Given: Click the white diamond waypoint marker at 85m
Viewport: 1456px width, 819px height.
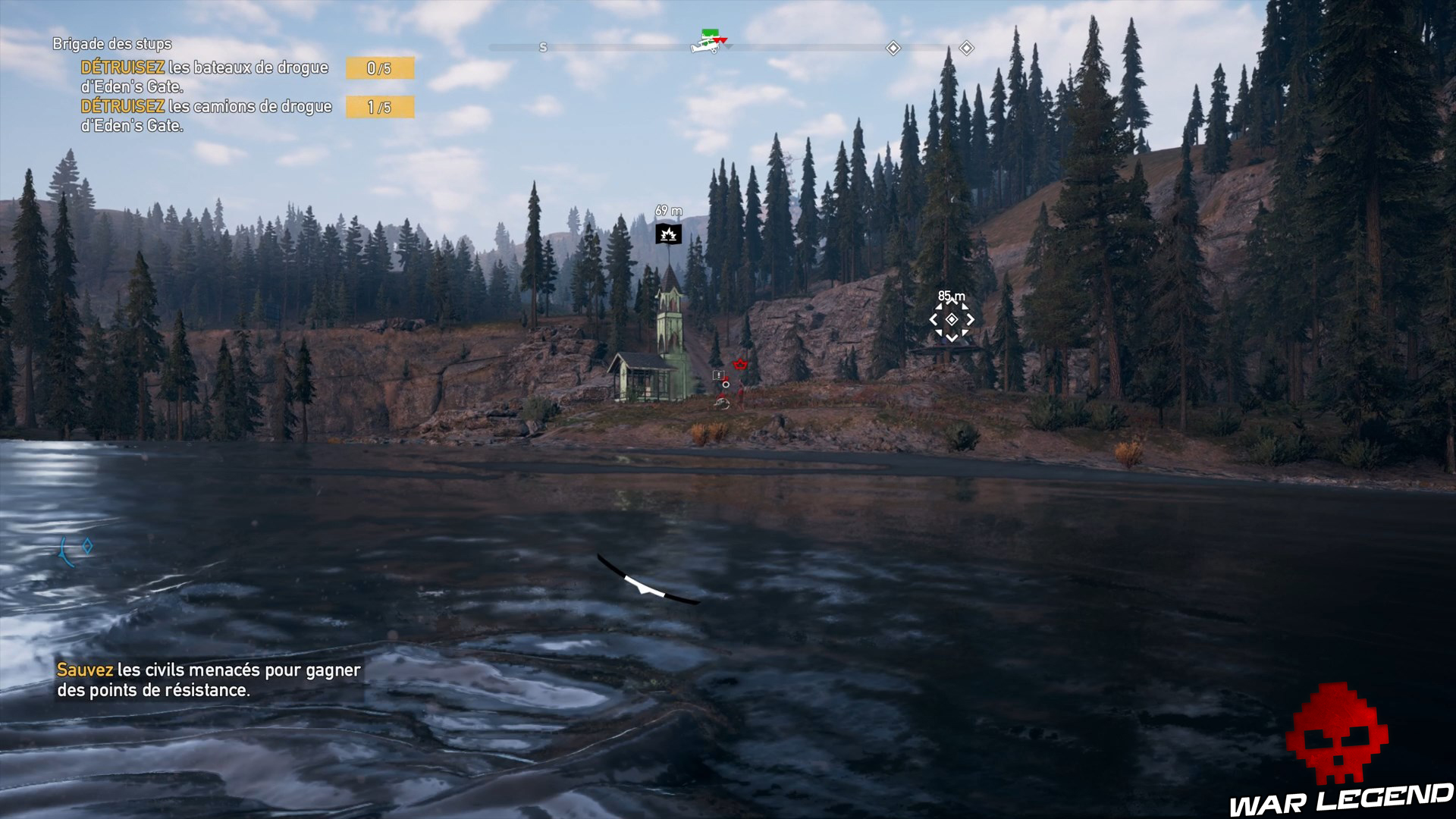Looking at the screenshot, I should coord(952,320).
